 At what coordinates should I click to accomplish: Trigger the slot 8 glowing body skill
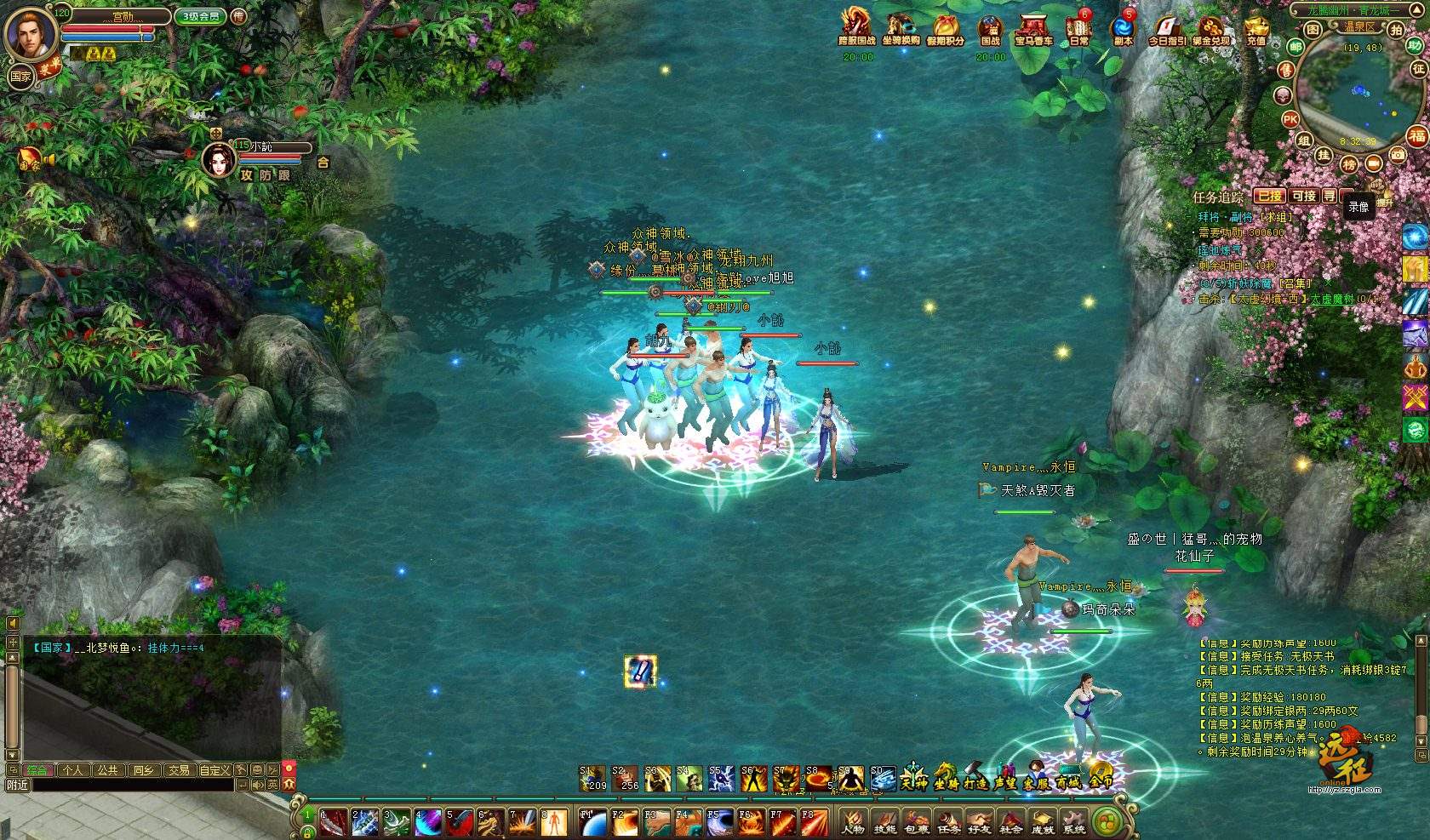pyautogui.click(x=555, y=822)
